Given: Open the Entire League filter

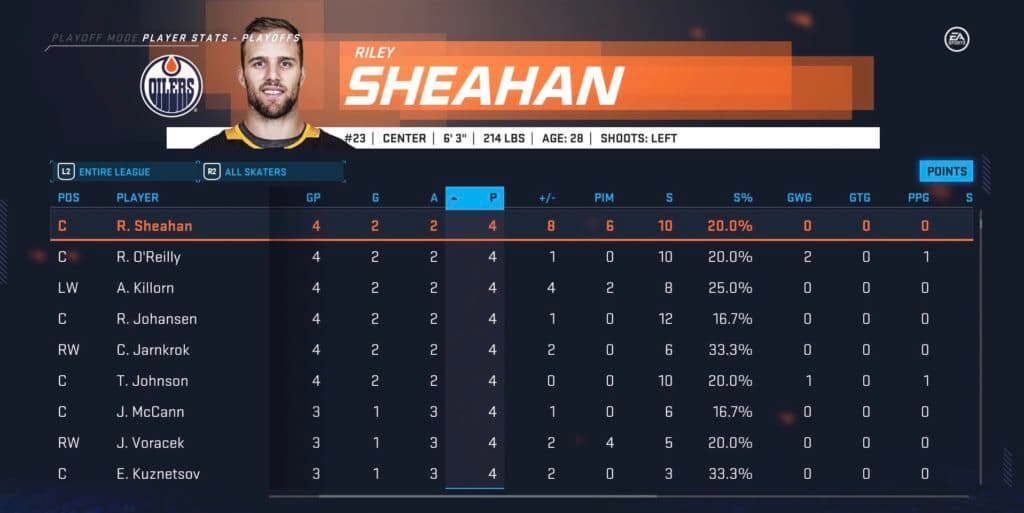Looking at the screenshot, I should (124, 172).
